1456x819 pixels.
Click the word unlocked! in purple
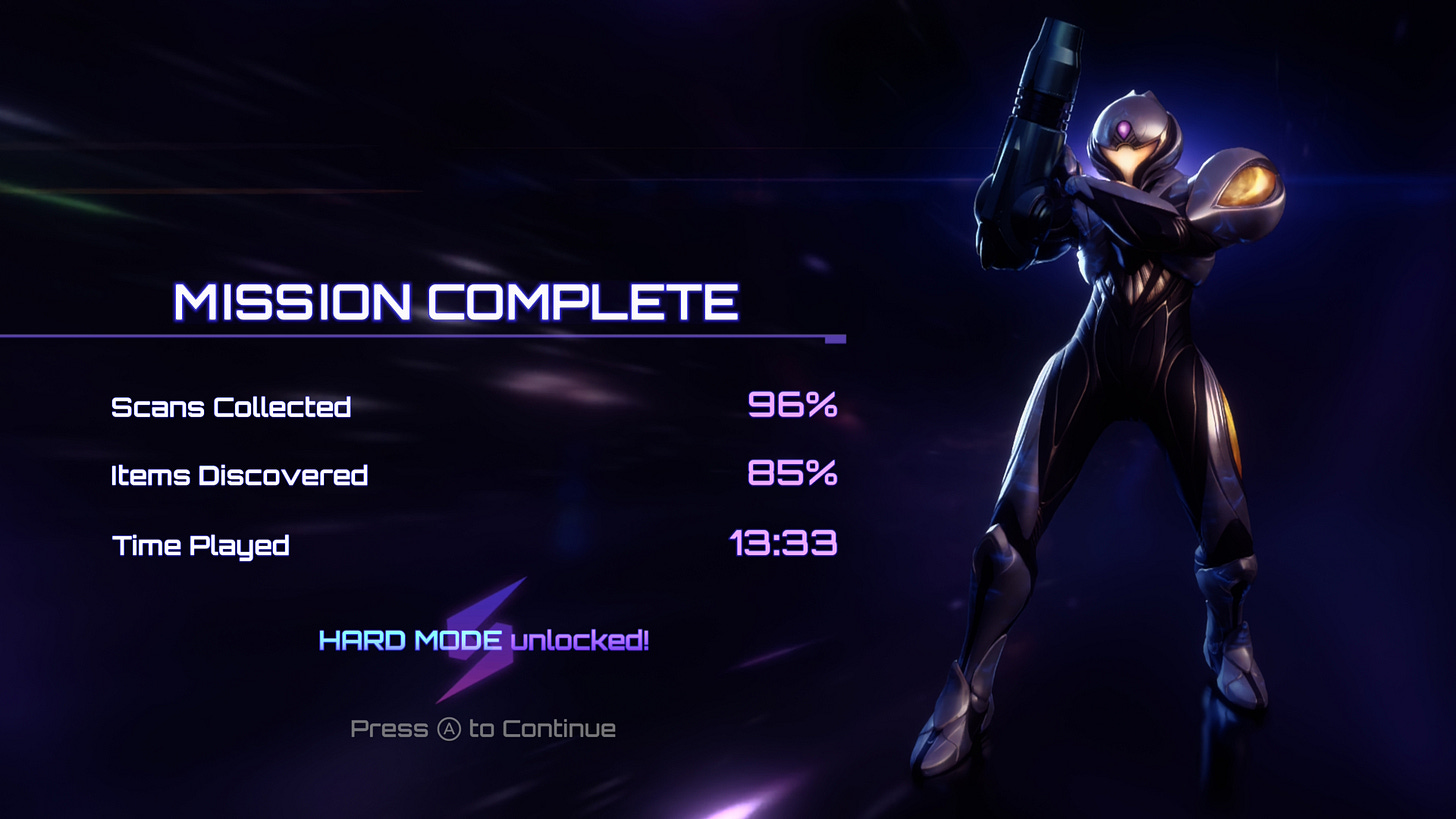coord(581,641)
